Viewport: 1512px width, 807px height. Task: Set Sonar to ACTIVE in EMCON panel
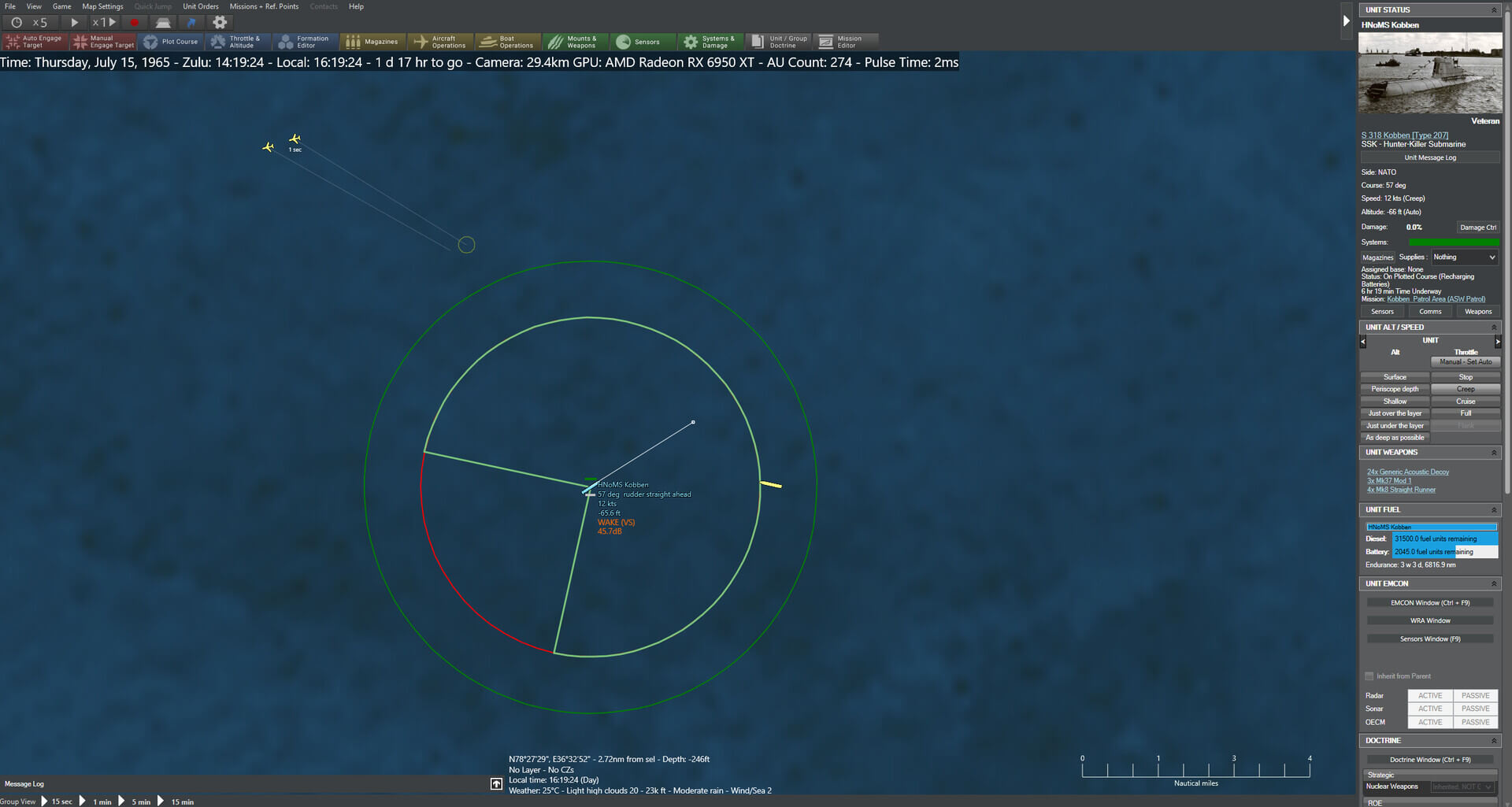1429,709
